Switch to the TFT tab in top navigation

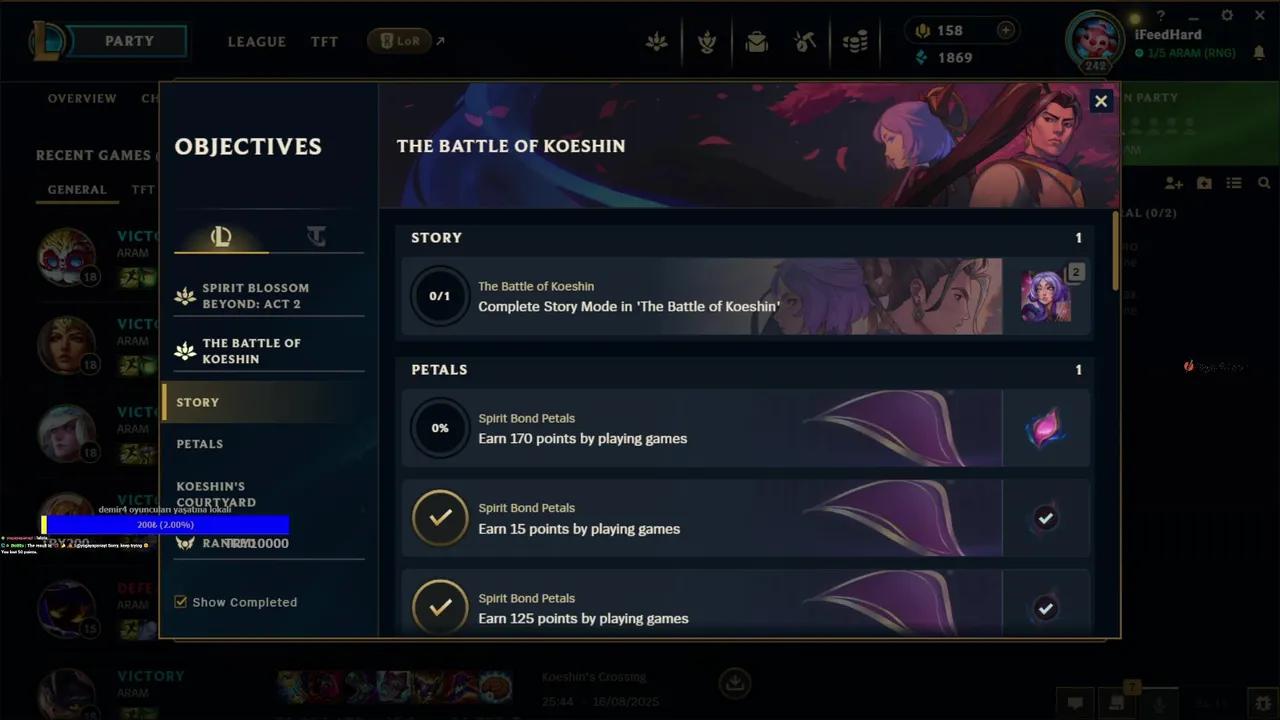click(324, 42)
